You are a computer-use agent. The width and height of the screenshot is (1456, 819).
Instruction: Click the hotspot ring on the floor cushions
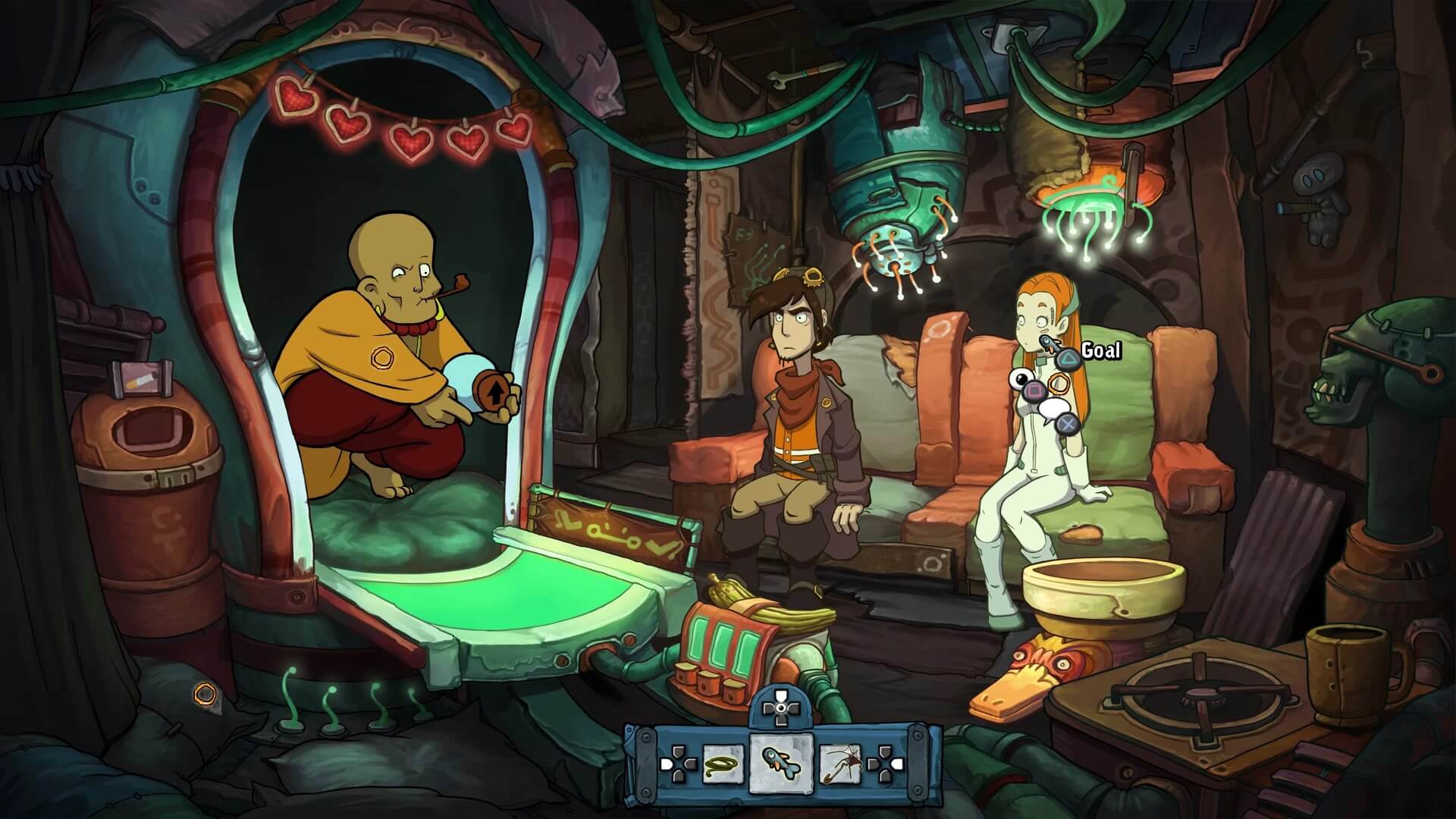pyautogui.click(x=204, y=692)
